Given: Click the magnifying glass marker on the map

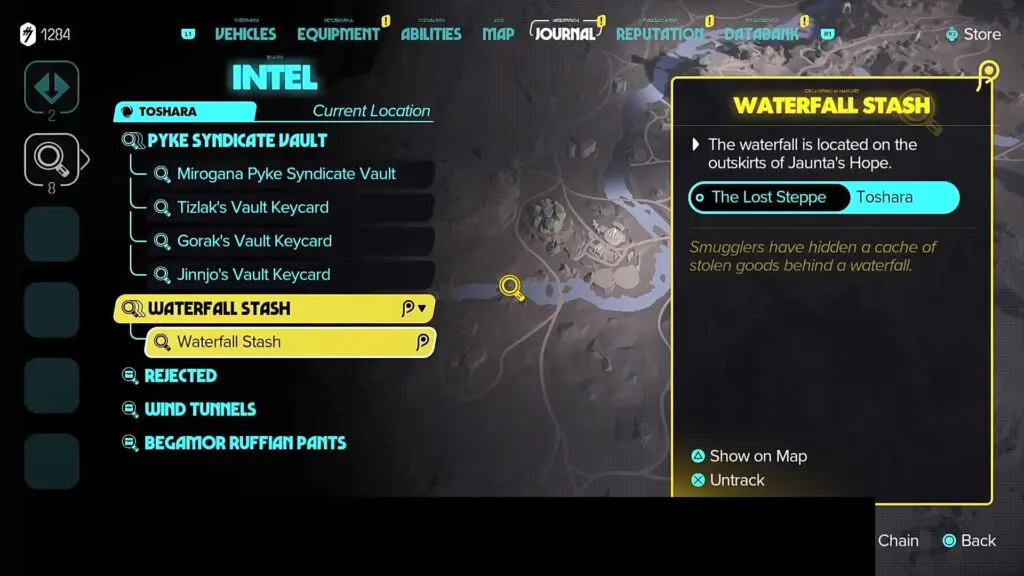Looking at the screenshot, I should 512,288.
